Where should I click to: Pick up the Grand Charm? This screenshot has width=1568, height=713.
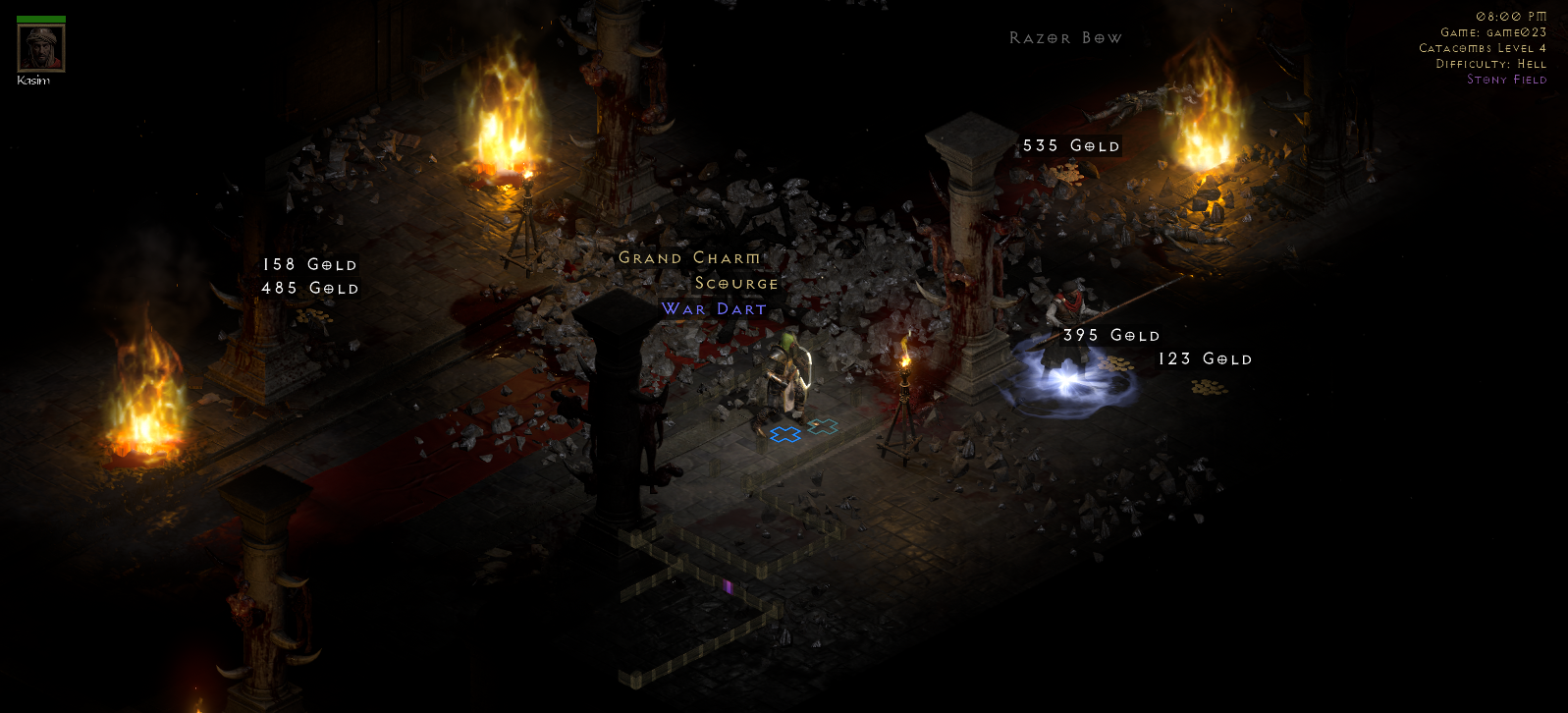[x=688, y=257]
